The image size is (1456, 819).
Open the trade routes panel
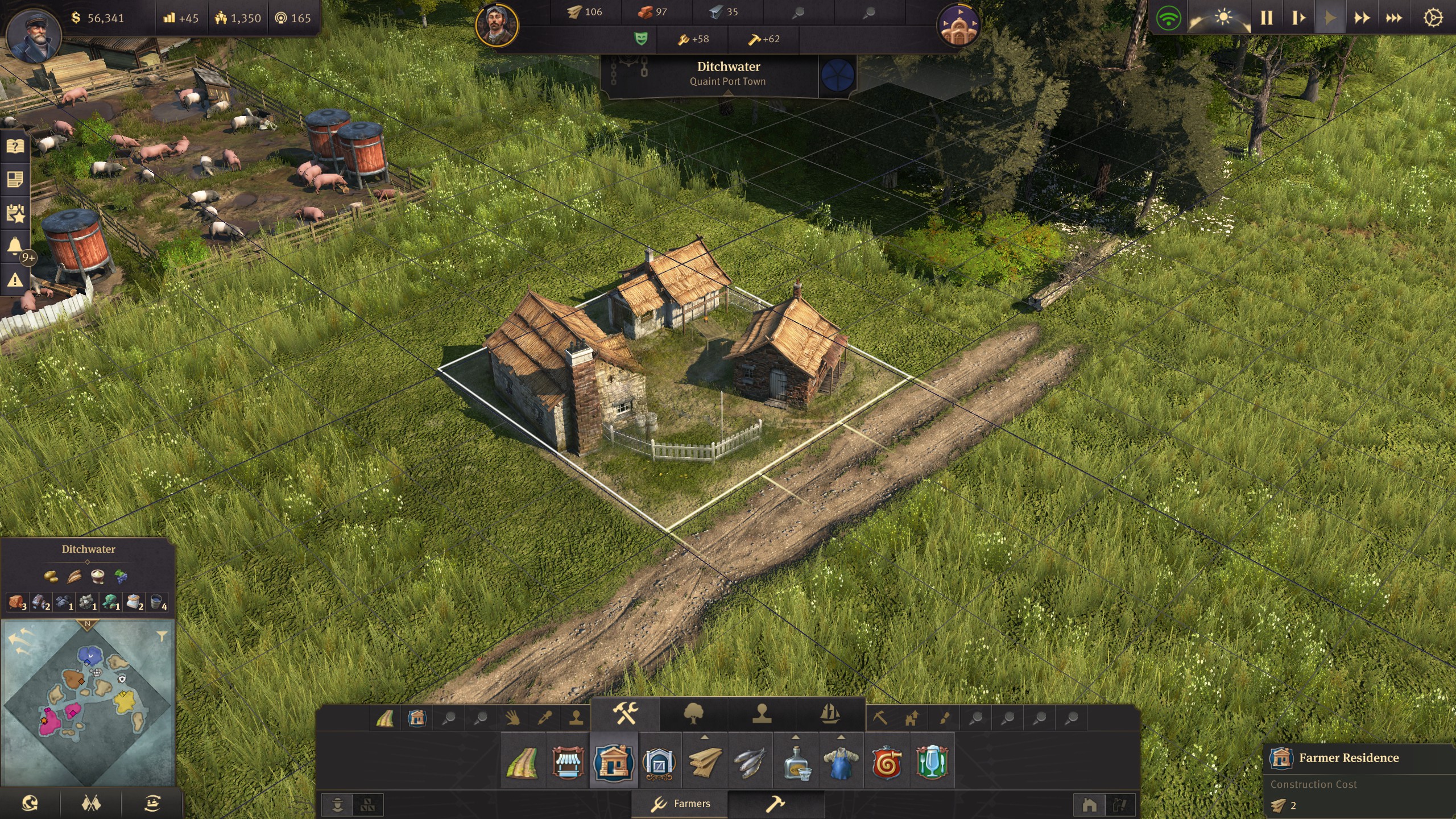click(x=152, y=805)
